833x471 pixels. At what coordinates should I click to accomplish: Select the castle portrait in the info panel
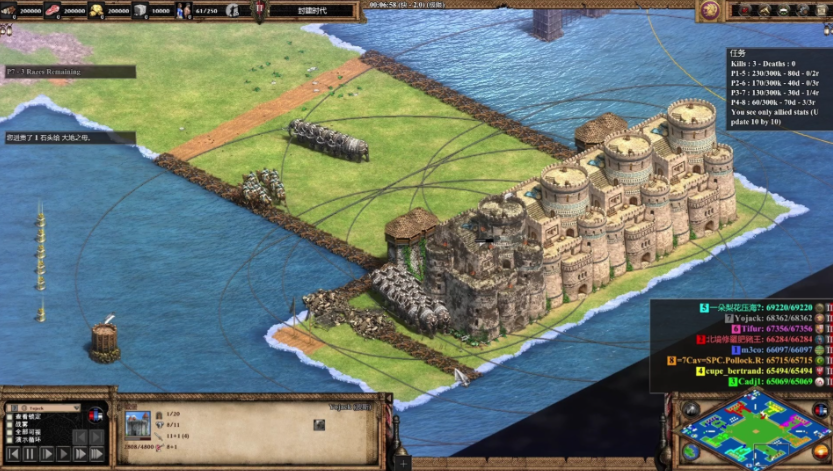pyautogui.click(x=137, y=422)
